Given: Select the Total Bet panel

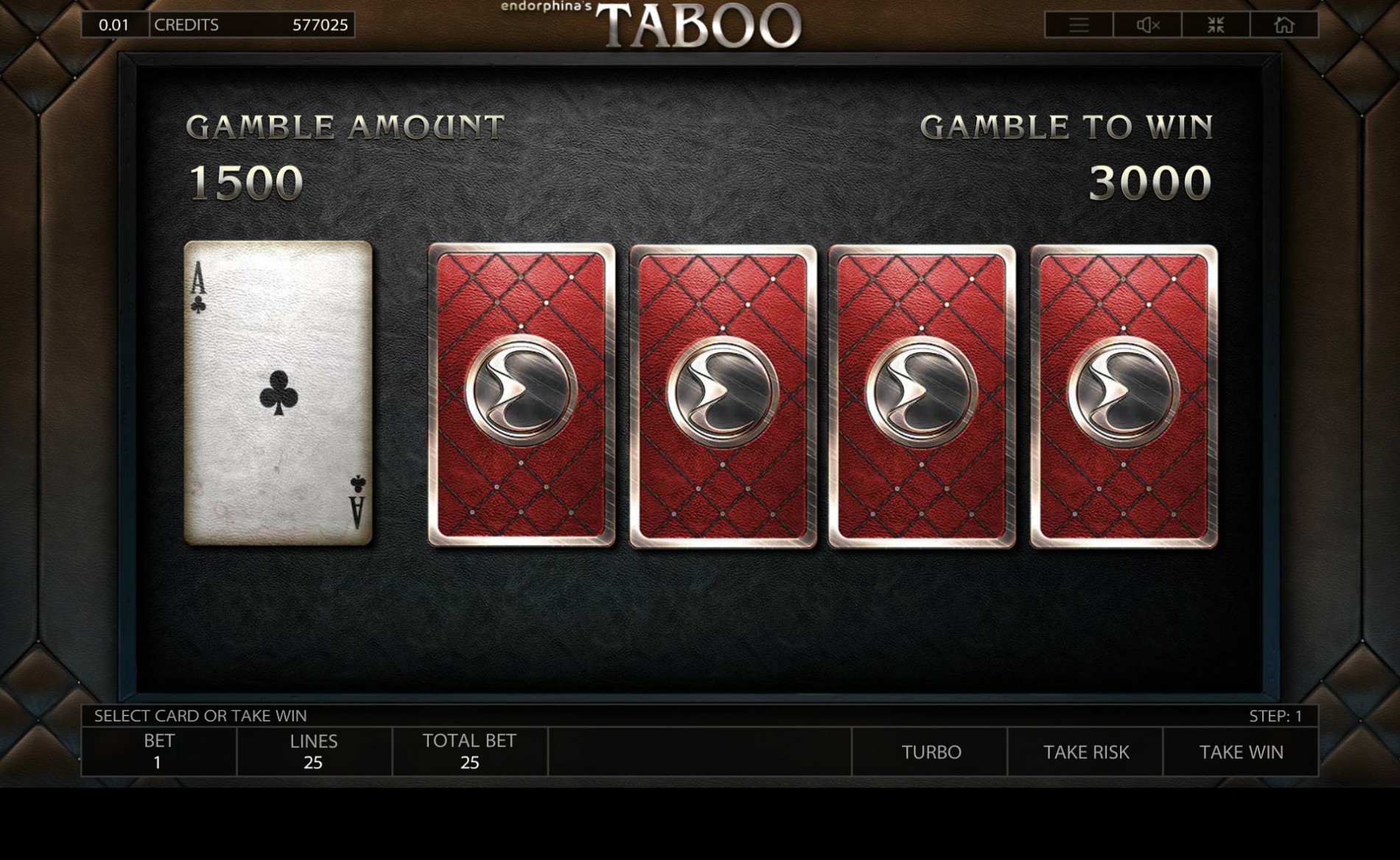Looking at the screenshot, I should click(x=469, y=752).
